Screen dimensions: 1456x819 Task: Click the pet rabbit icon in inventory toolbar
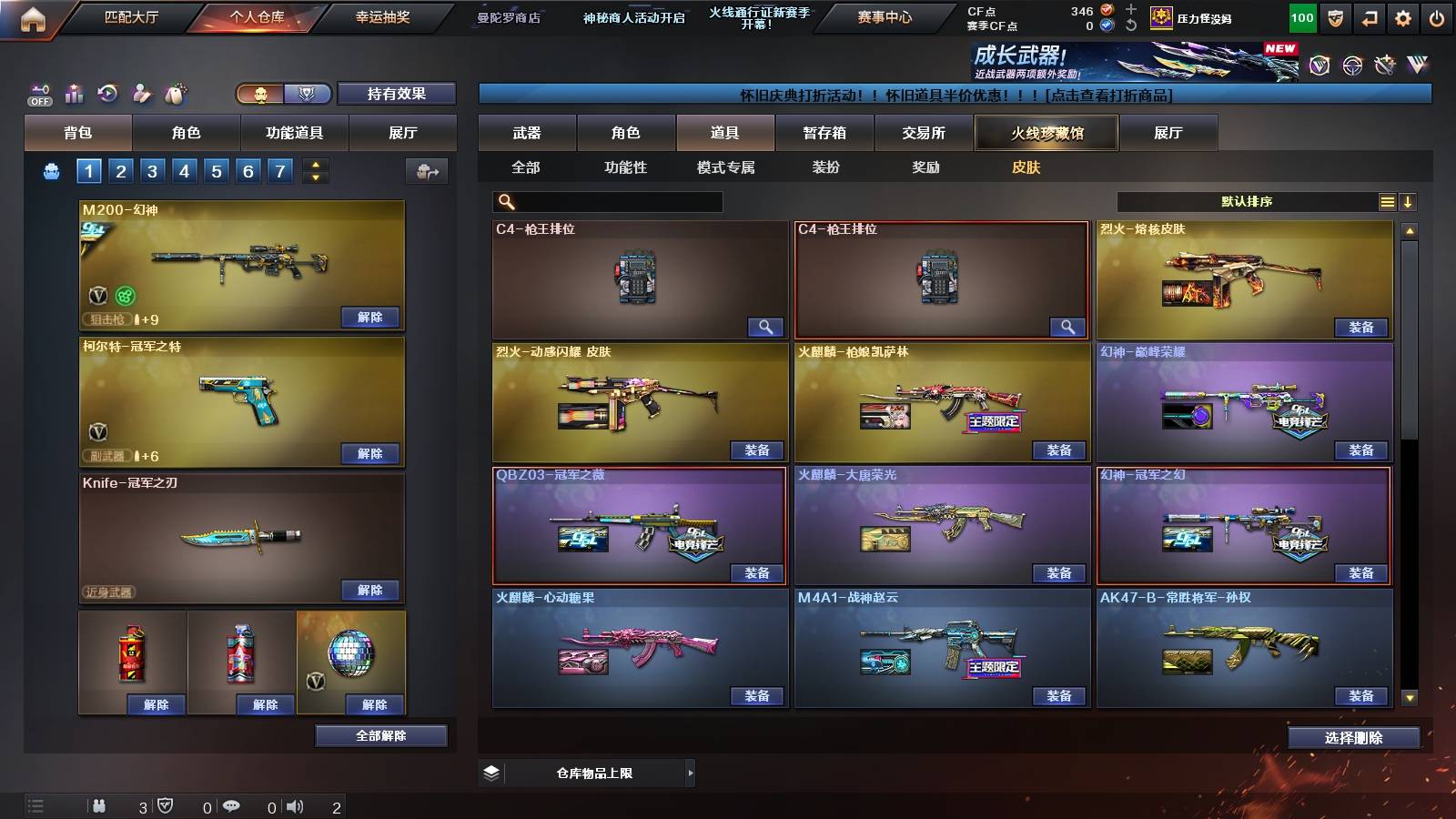(173, 93)
